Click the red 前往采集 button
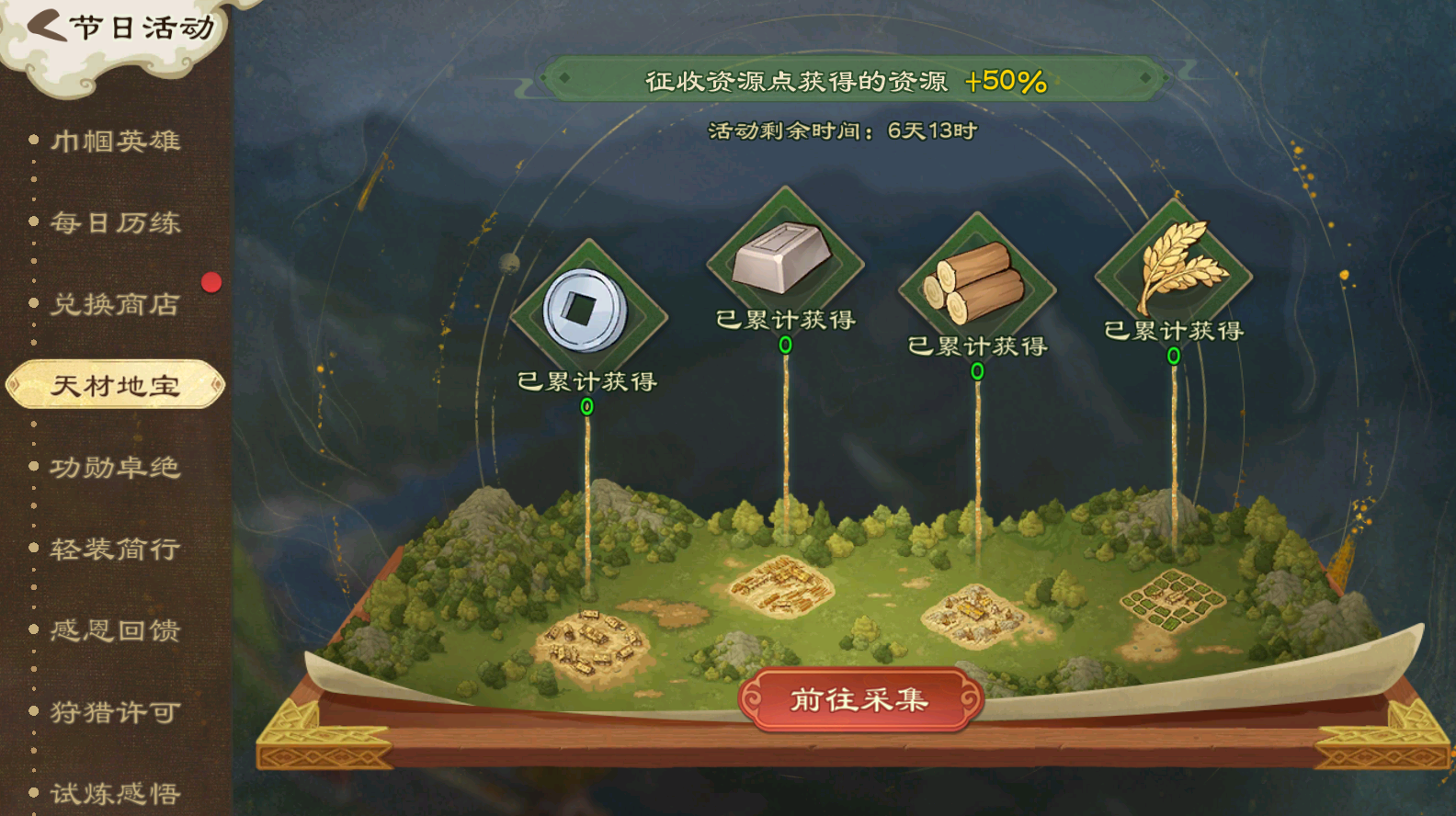This screenshot has width=1456, height=816. click(x=860, y=700)
